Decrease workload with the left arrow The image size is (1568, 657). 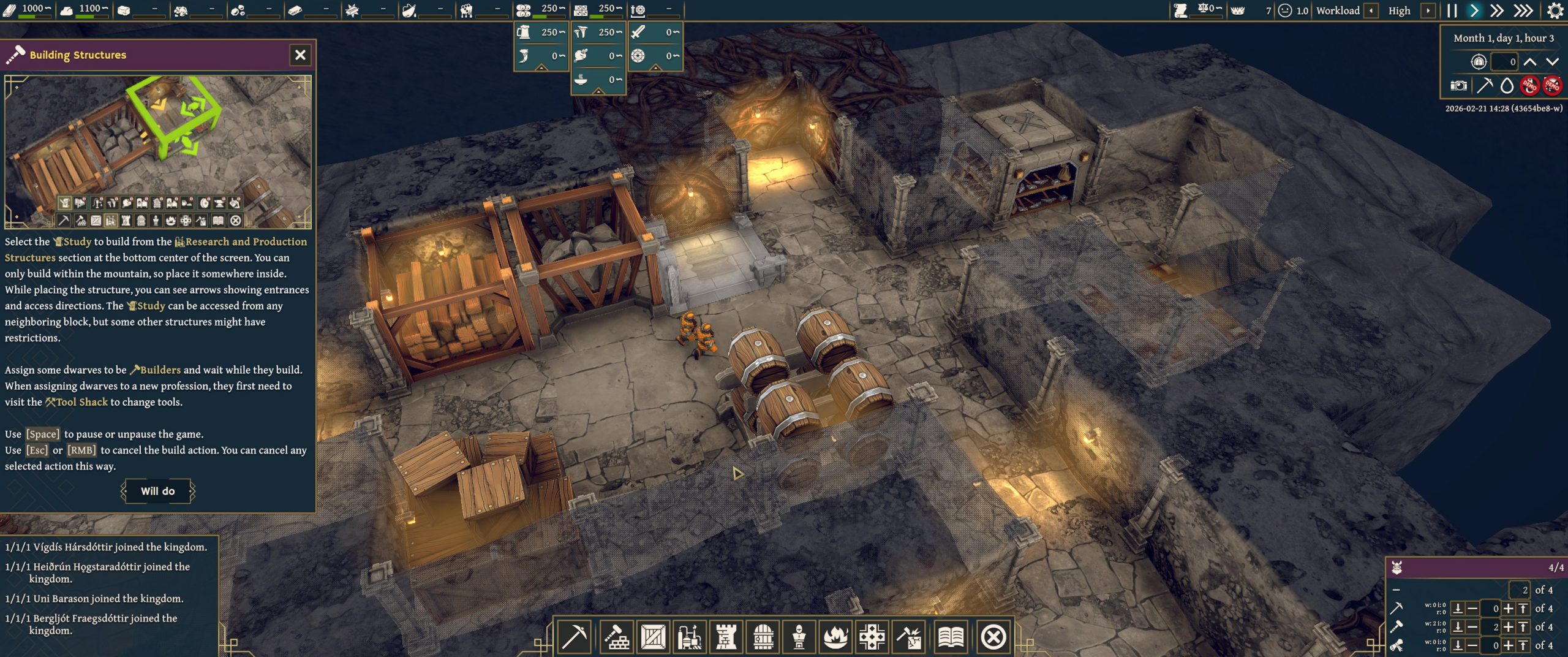click(x=1371, y=10)
